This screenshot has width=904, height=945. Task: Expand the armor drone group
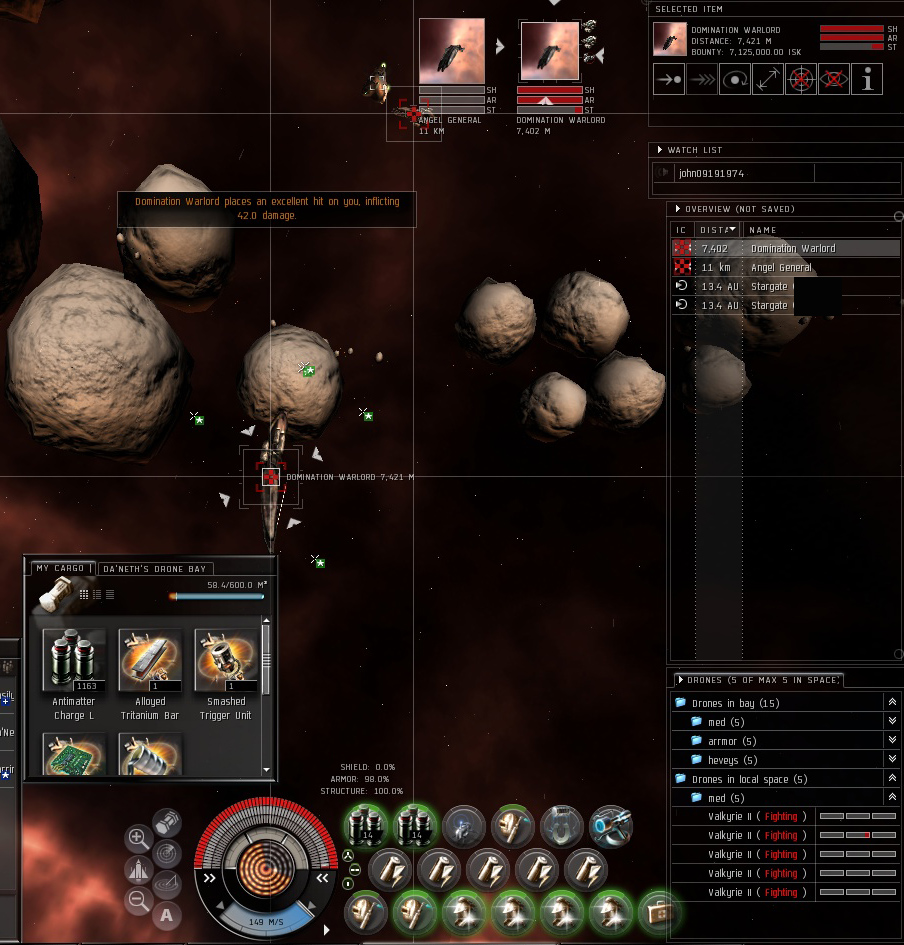(x=892, y=741)
